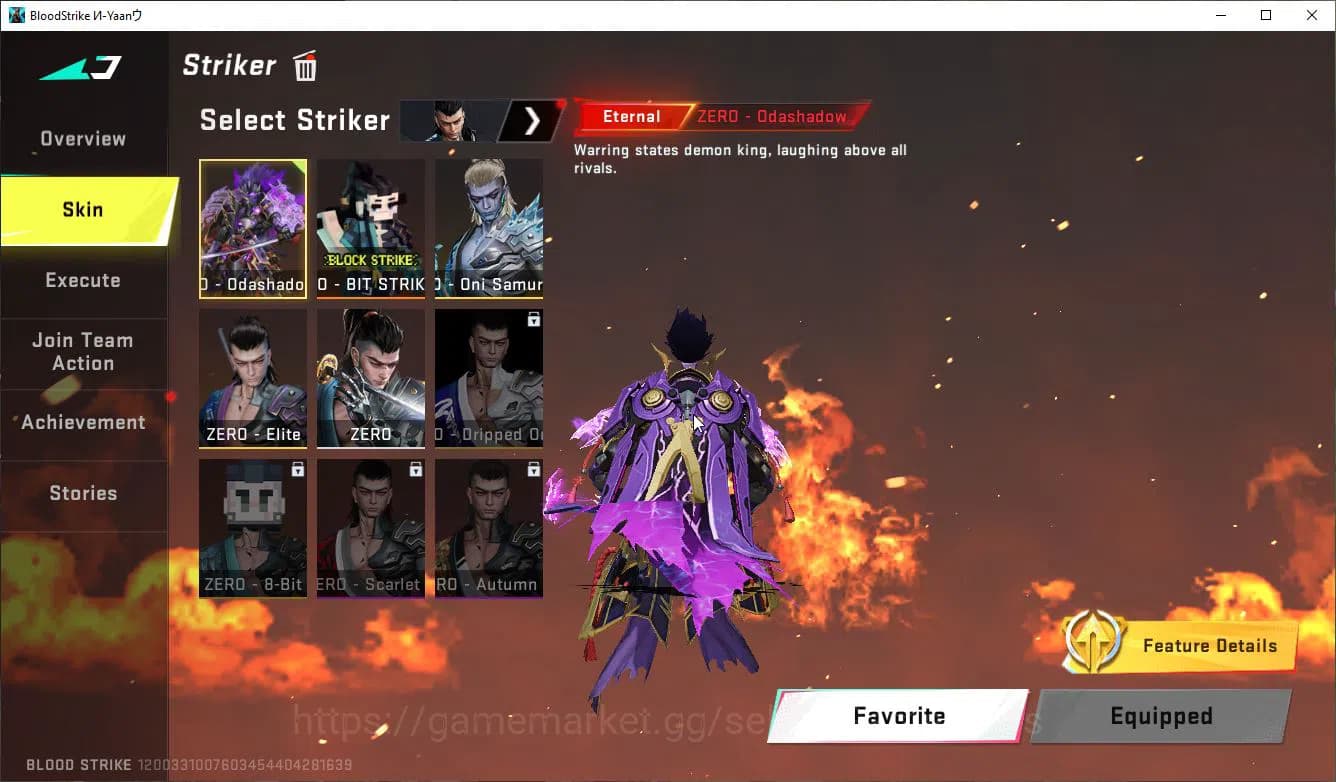This screenshot has width=1336, height=782.
Task: Click the Favorite button
Action: click(897, 716)
